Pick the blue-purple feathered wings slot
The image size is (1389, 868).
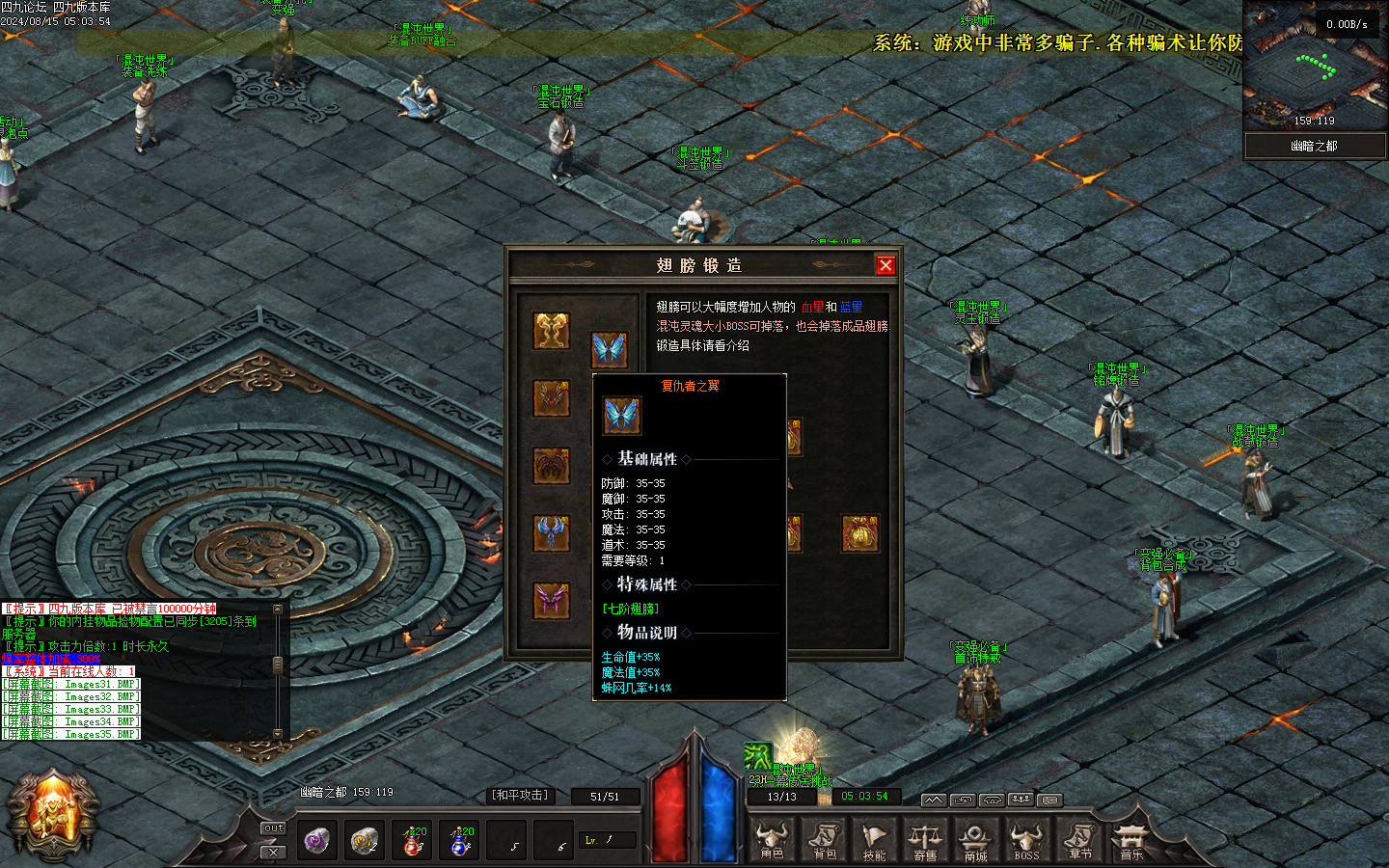click(552, 533)
